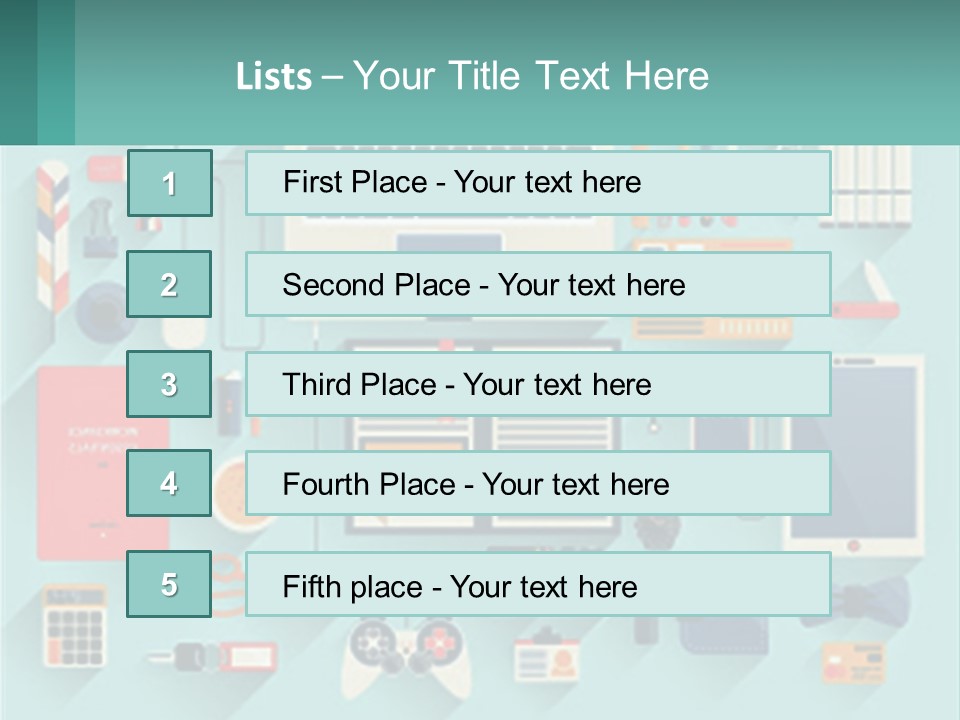Click the First Place text row
Image resolution: width=960 pixels, height=720 pixels.
point(538,183)
